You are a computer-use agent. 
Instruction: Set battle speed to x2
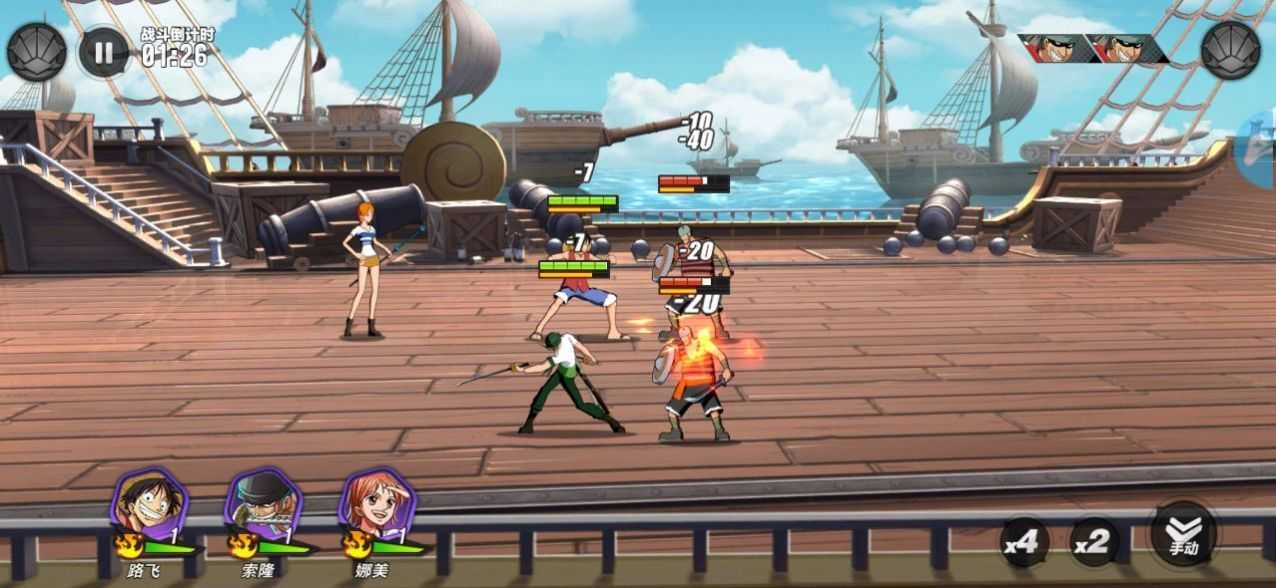click(1094, 543)
